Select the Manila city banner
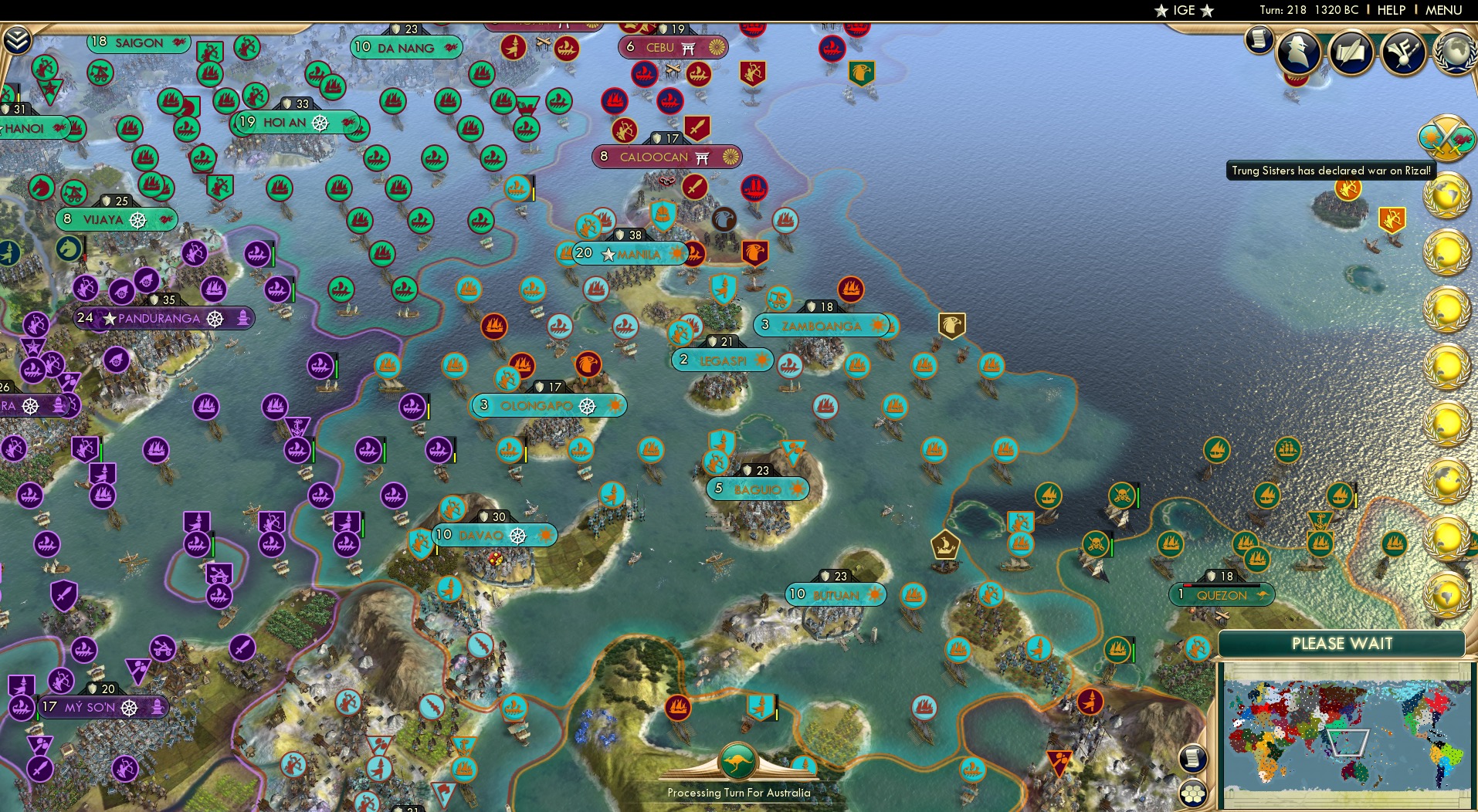Viewport: 1478px width, 812px height. [x=629, y=254]
